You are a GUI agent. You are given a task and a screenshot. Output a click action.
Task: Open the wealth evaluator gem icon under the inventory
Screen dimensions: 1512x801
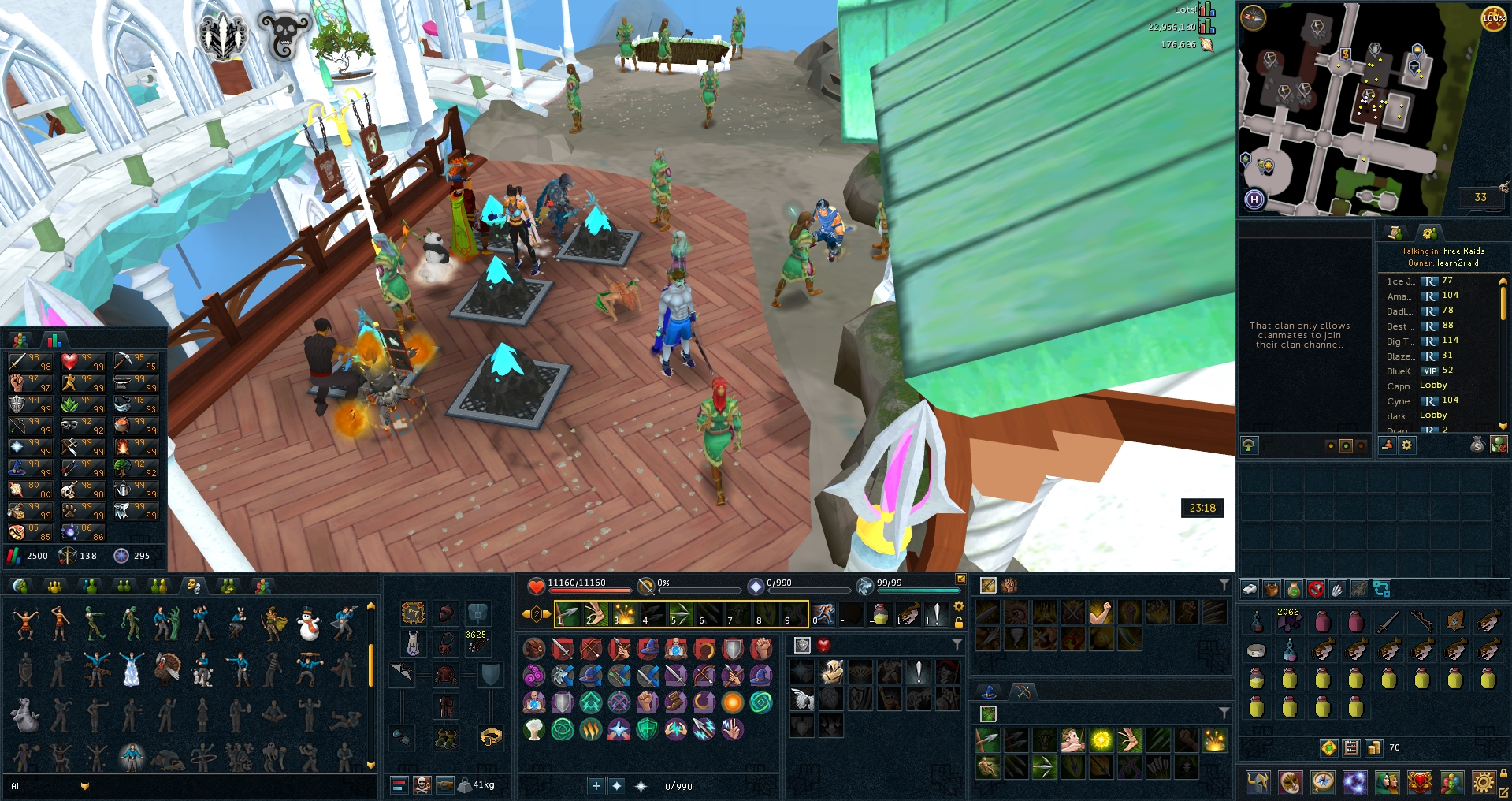[1328, 747]
